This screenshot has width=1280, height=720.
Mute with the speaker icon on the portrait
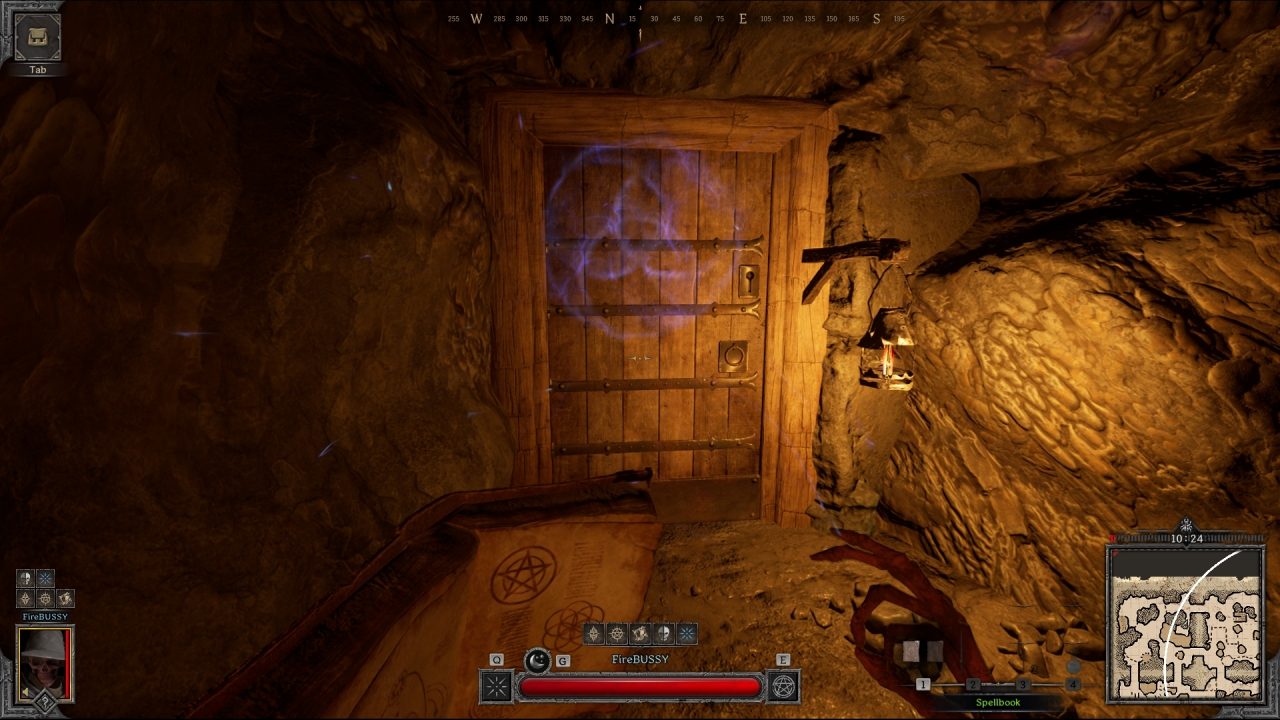click(24, 692)
